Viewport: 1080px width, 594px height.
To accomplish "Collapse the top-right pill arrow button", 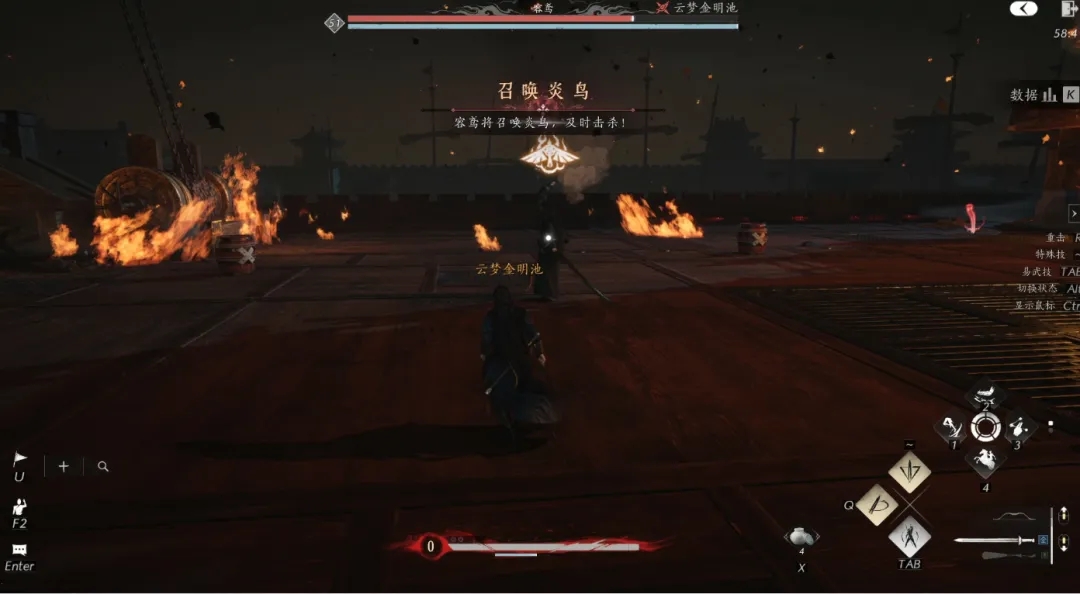I will click(x=1023, y=9).
